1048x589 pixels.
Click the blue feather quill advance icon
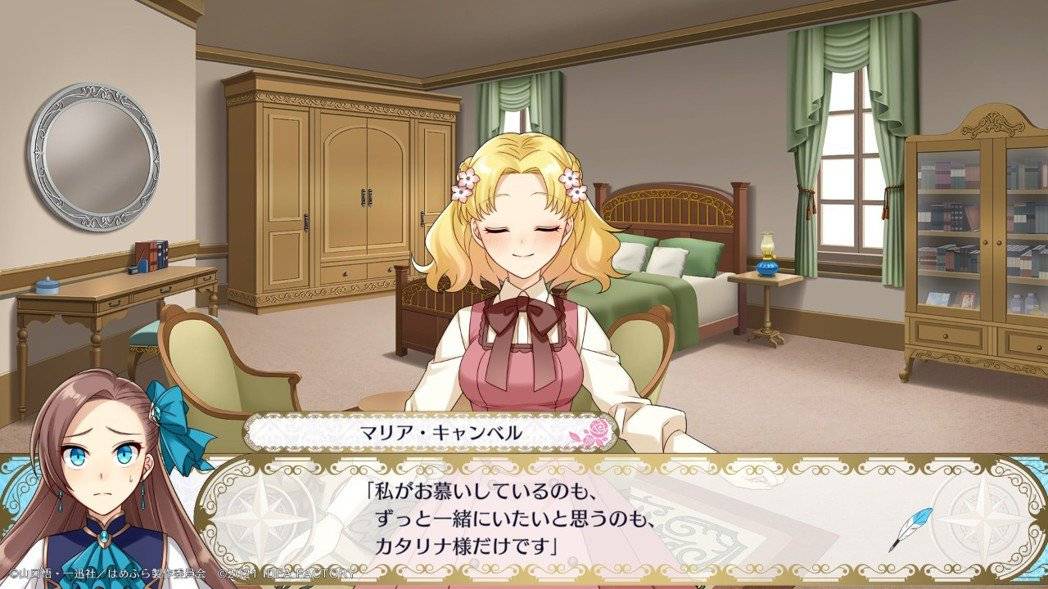pyautogui.click(x=910, y=528)
